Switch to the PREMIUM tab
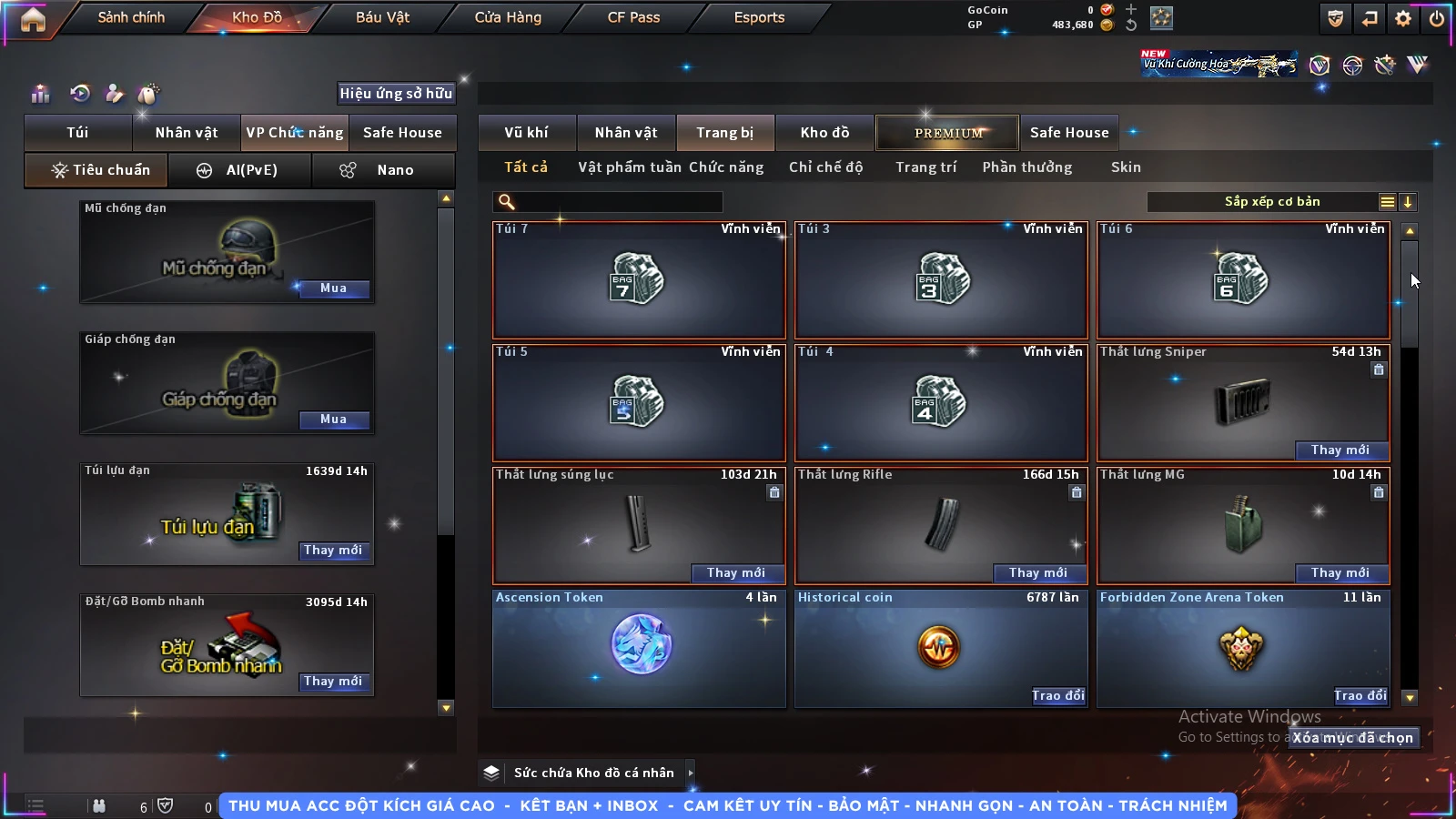This screenshot has width=1456, height=819. tap(948, 133)
